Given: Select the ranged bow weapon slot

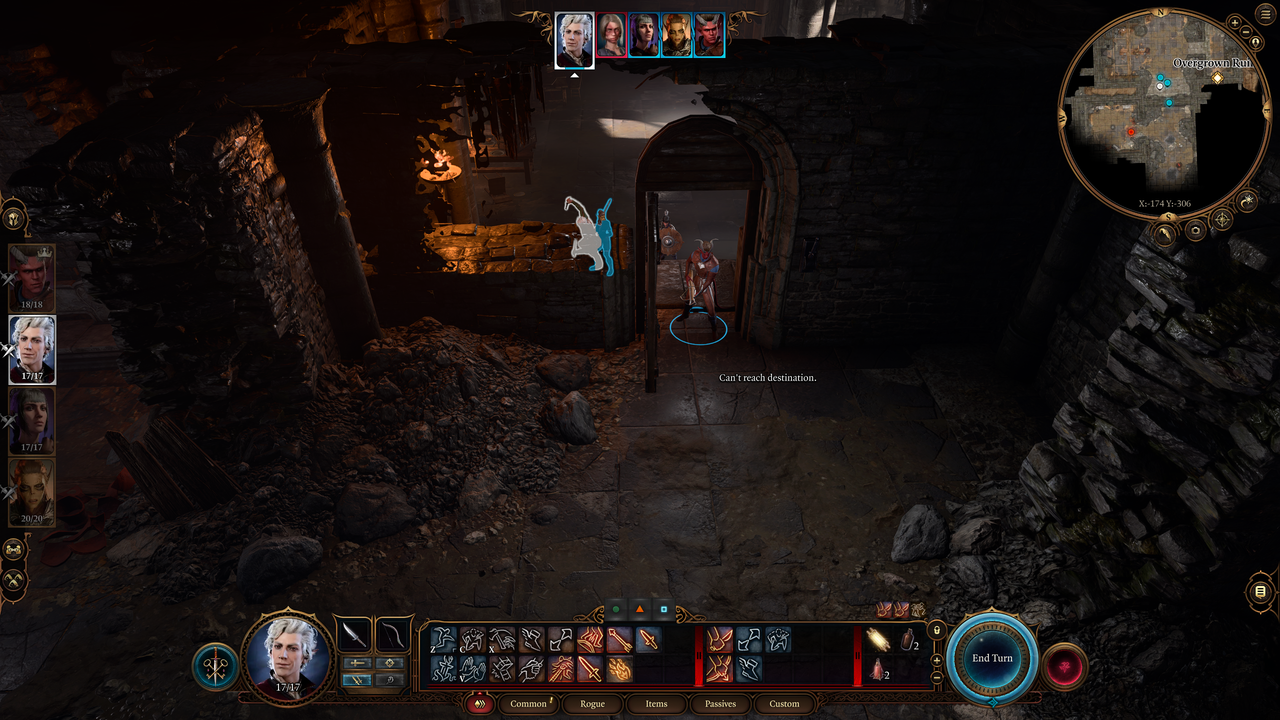Looking at the screenshot, I should [x=393, y=634].
